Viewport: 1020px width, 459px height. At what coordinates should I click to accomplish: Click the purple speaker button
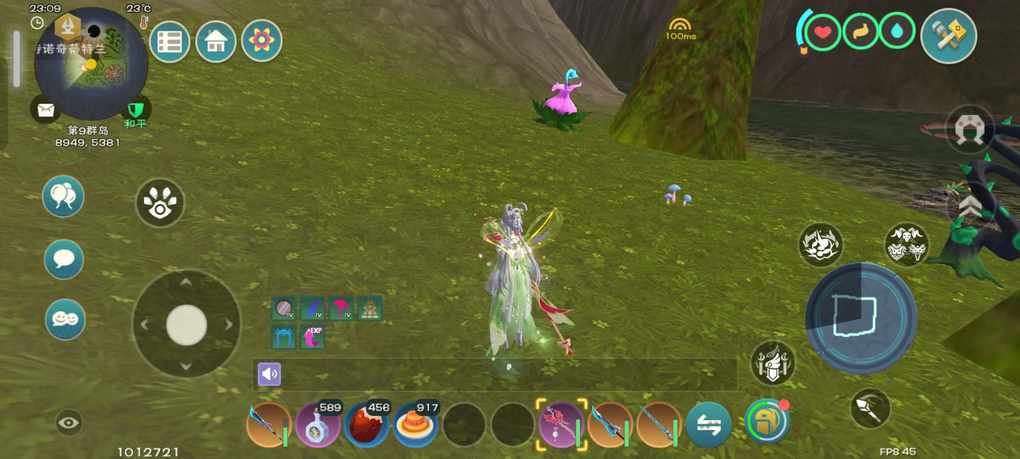click(269, 374)
